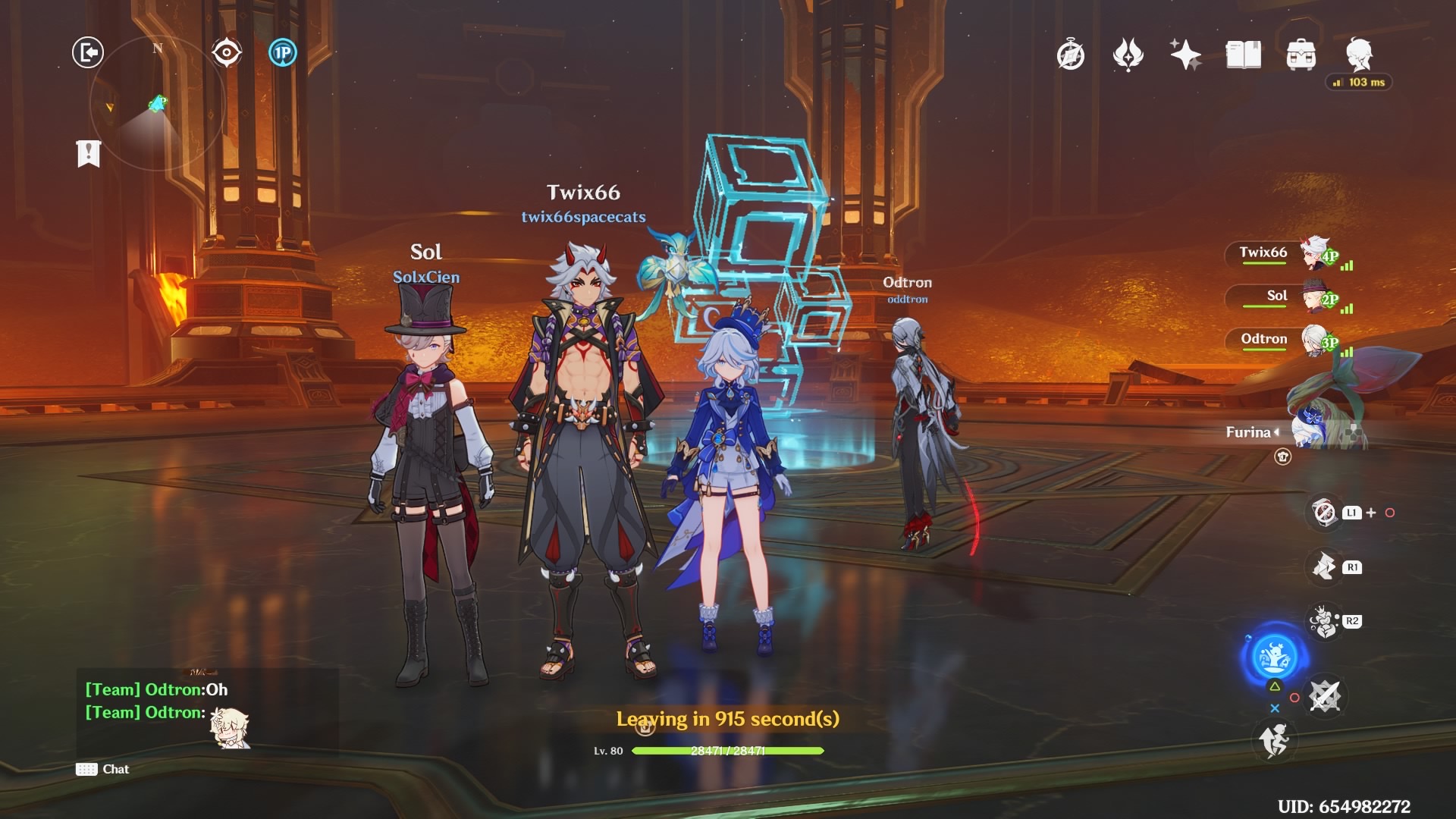Click the leave domain exit icon
The height and width of the screenshot is (819, 1456).
coord(87,53)
